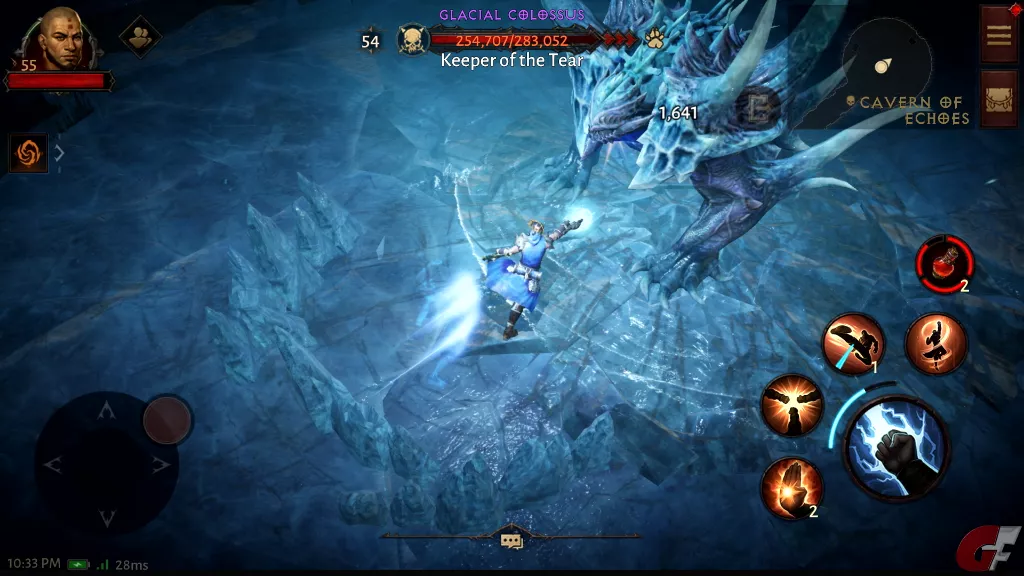Tap the circular minimap
This screenshot has height=576, width=1024.
[x=886, y=66]
